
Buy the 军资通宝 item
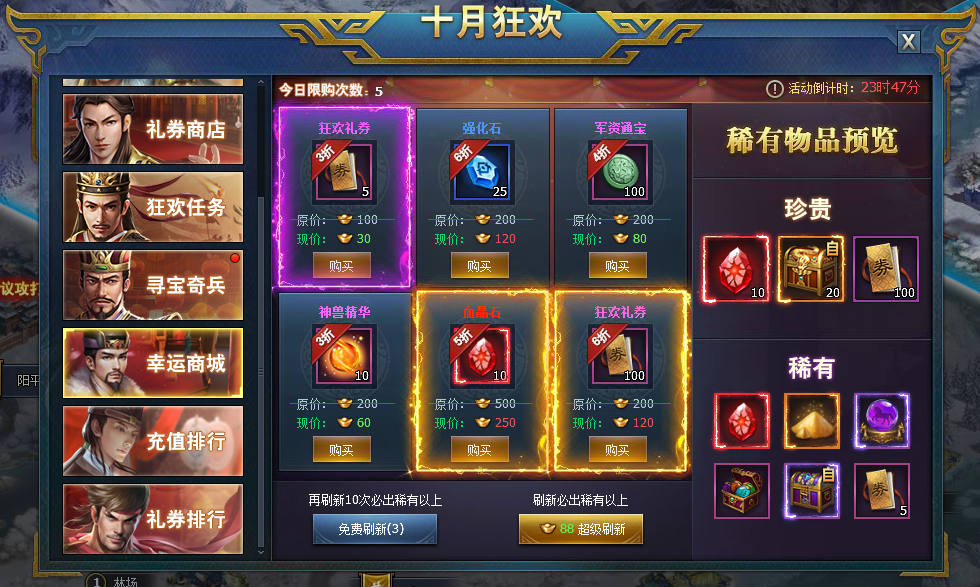(x=618, y=266)
